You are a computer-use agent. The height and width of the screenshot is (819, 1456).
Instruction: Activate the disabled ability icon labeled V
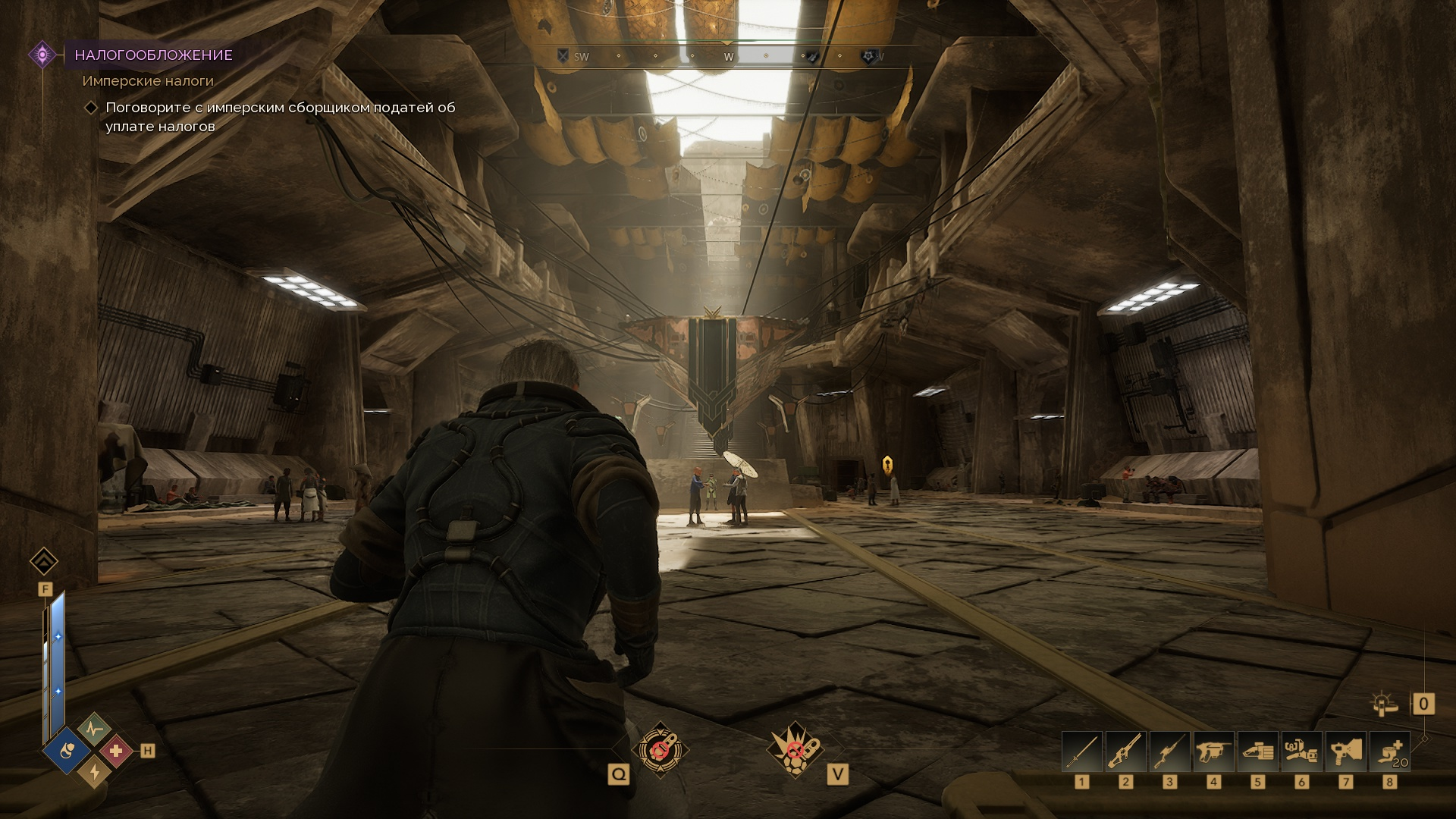click(794, 749)
